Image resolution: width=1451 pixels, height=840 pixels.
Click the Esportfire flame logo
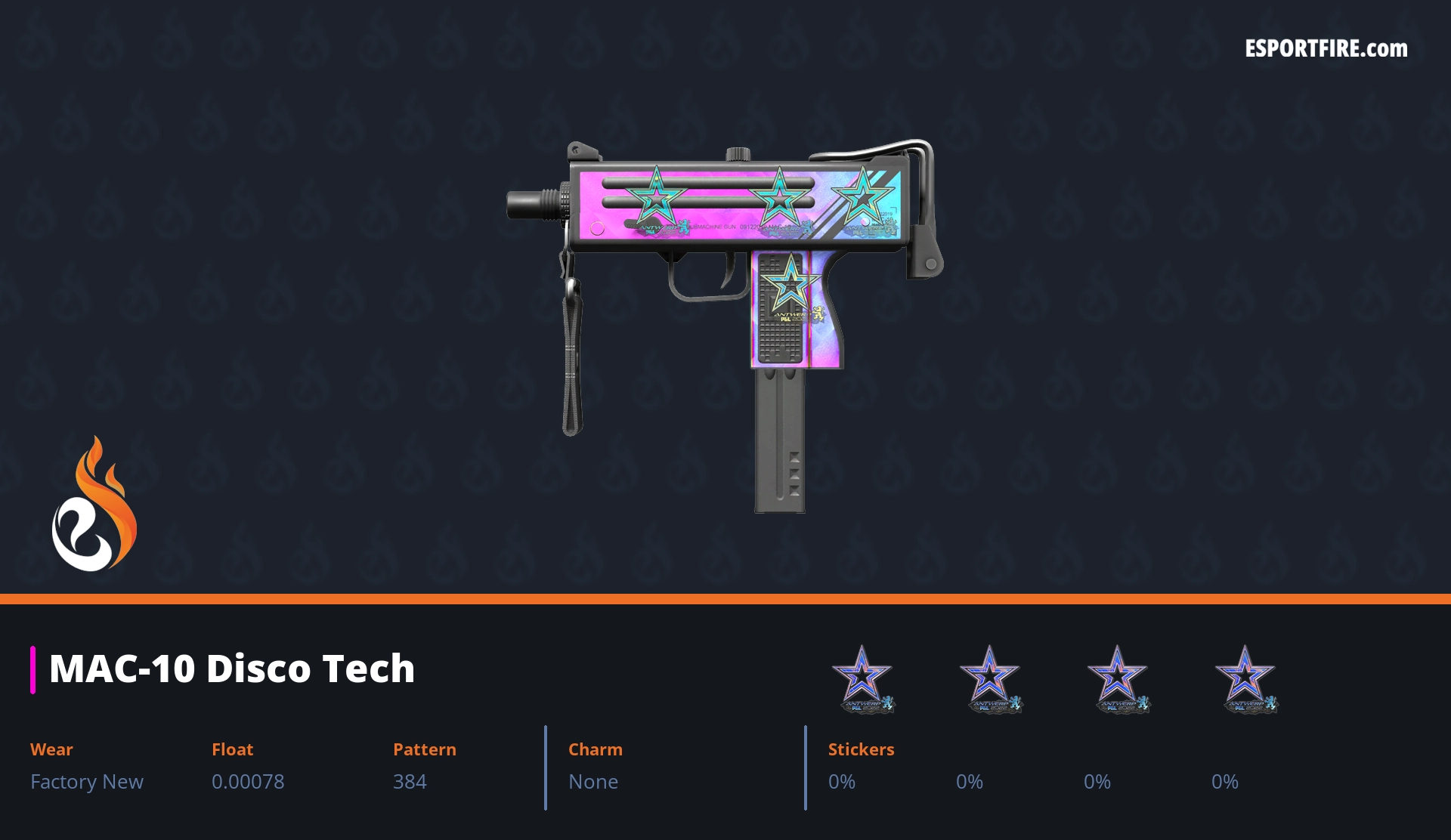(94, 505)
